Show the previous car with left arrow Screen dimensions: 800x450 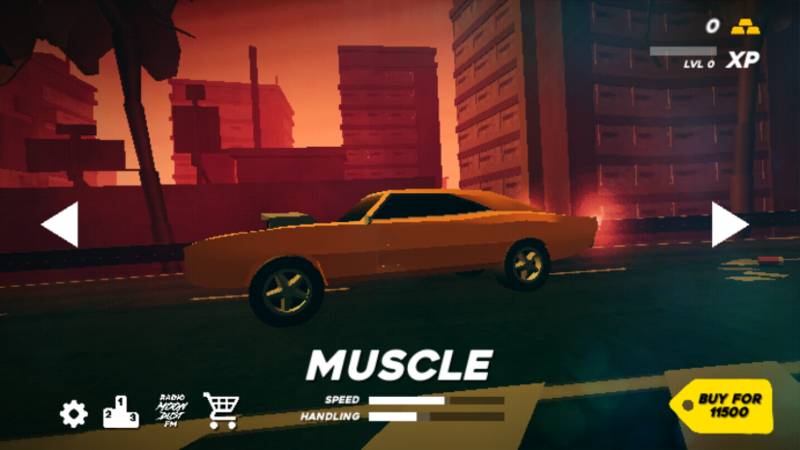pyautogui.click(x=60, y=224)
